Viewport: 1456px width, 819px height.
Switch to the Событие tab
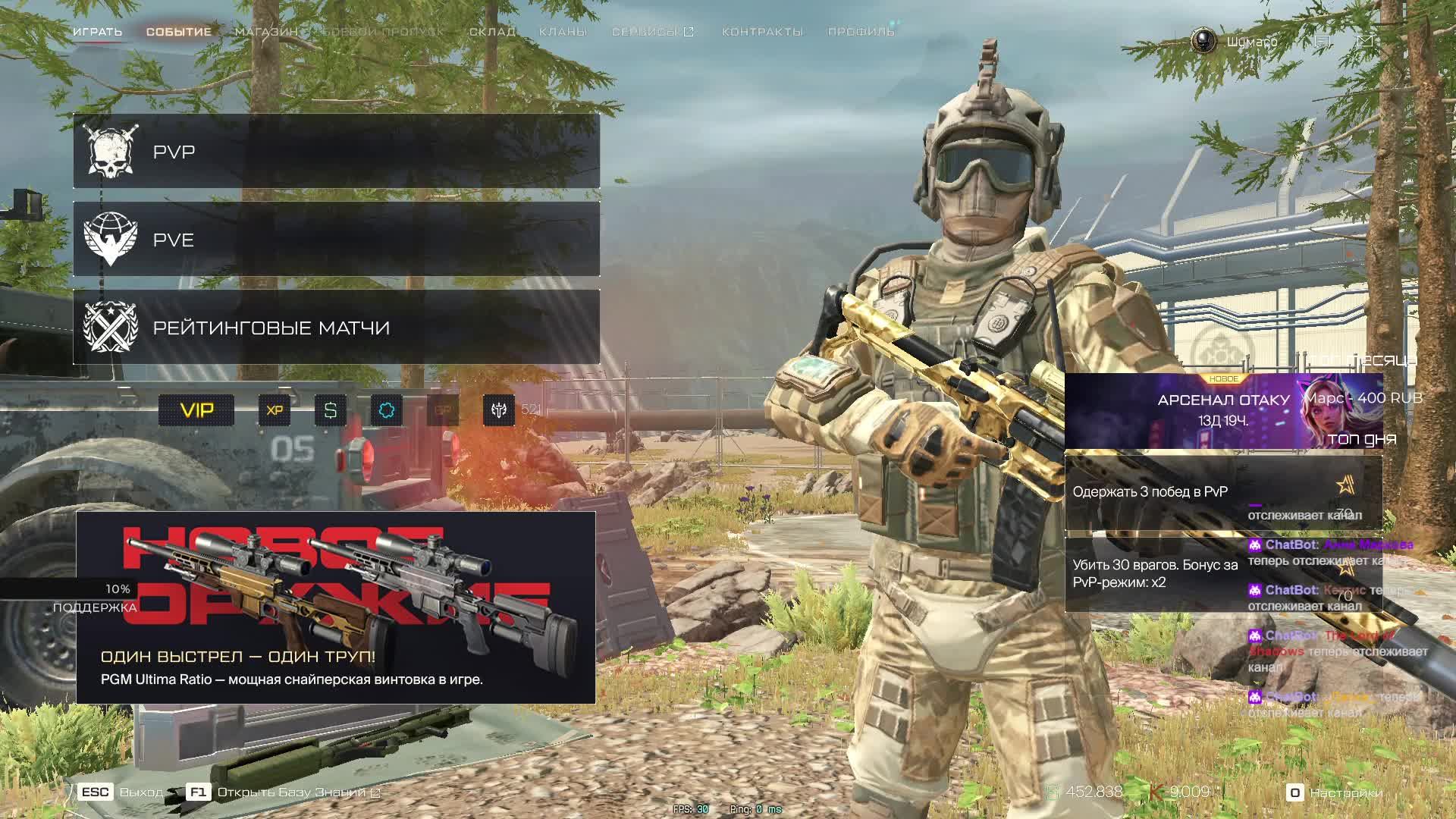coord(179,32)
